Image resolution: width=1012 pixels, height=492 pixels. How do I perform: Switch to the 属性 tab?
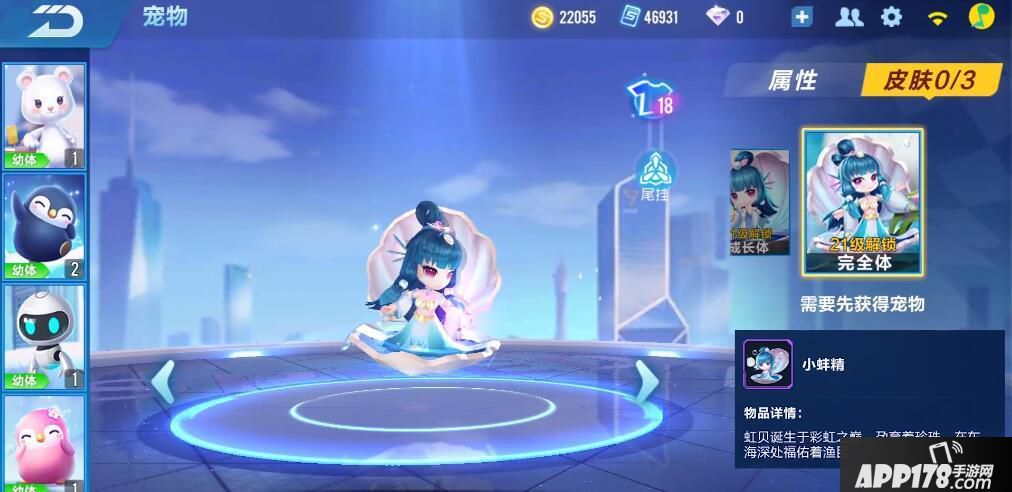[x=792, y=81]
